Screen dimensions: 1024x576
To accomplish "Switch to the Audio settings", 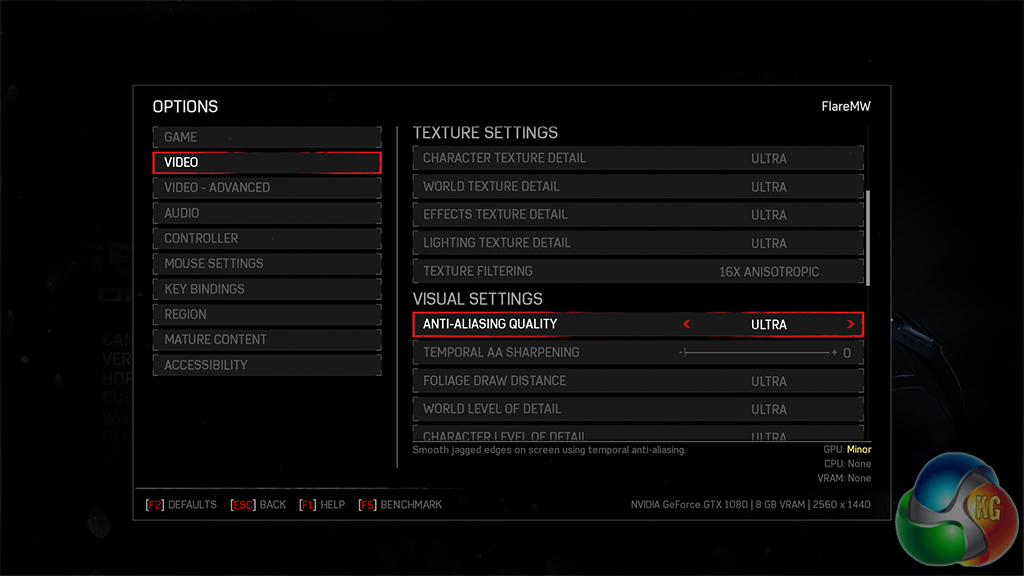I will coord(266,213).
